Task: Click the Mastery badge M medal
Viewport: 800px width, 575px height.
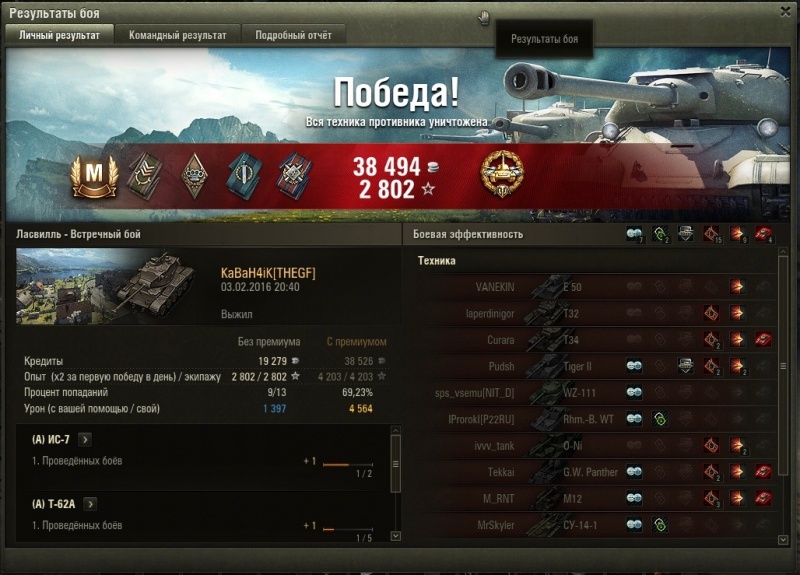Action: pyautogui.click(x=94, y=174)
